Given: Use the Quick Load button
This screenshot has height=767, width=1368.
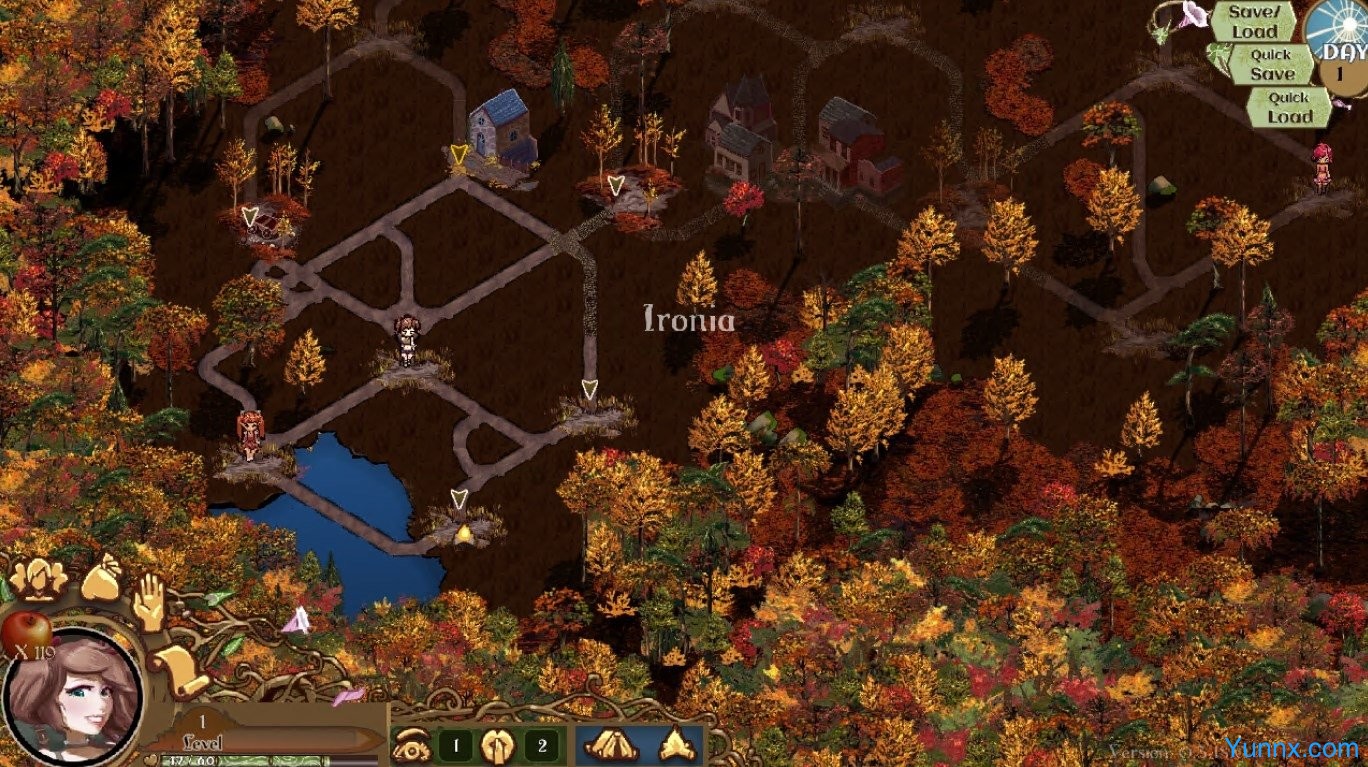Looking at the screenshot, I should [x=1288, y=107].
